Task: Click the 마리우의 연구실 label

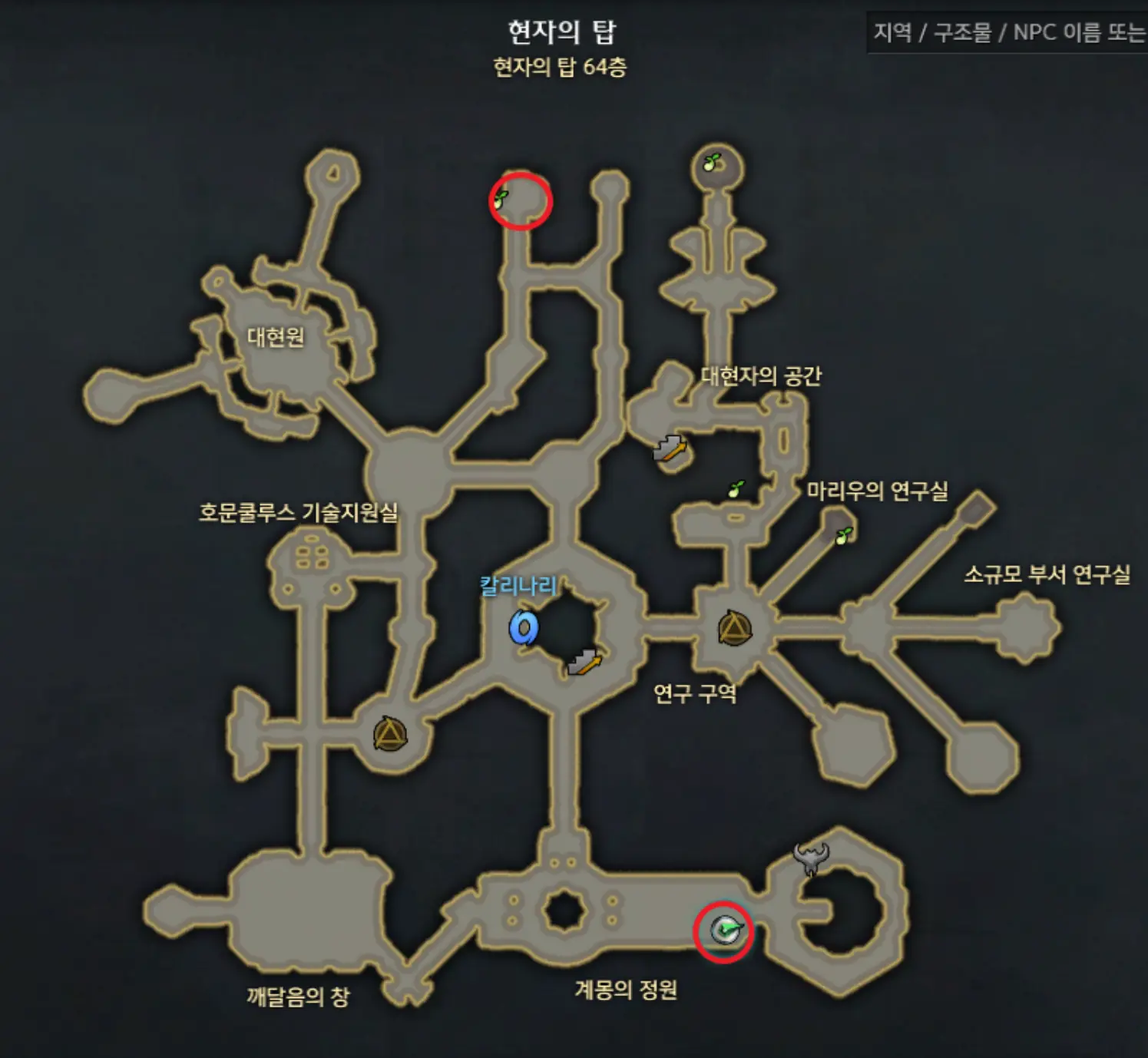Action: [880, 488]
